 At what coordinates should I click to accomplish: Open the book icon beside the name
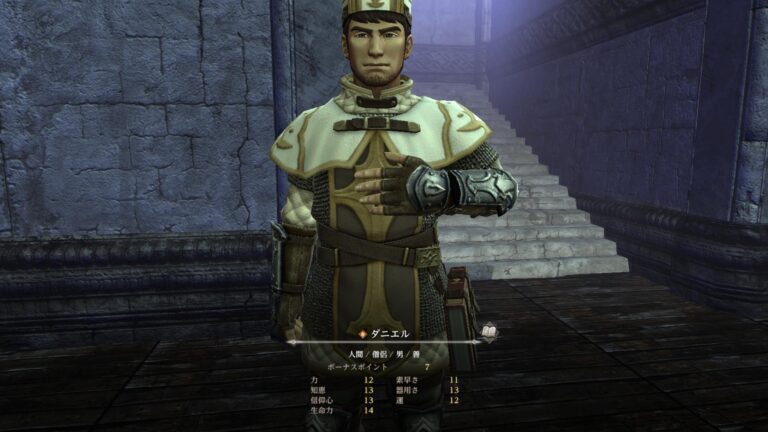click(489, 330)
